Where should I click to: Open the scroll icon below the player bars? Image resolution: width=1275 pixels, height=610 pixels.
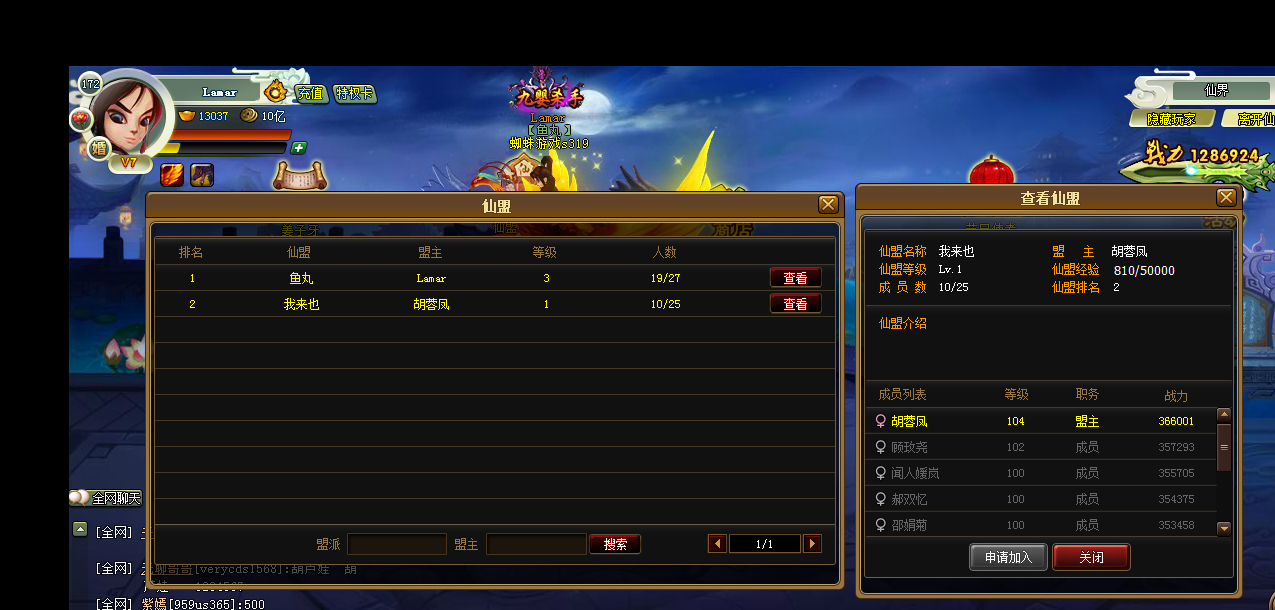point(296,176)
